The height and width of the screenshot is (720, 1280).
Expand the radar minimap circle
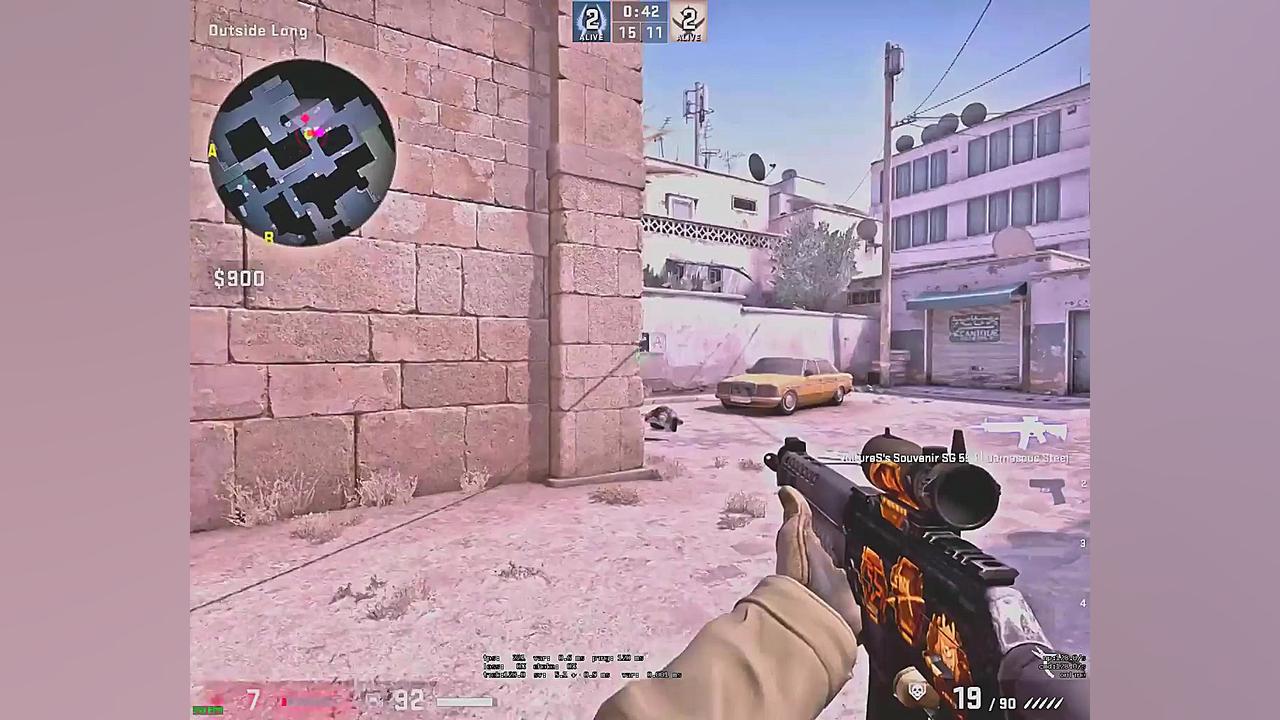click(x=305, y=150)
